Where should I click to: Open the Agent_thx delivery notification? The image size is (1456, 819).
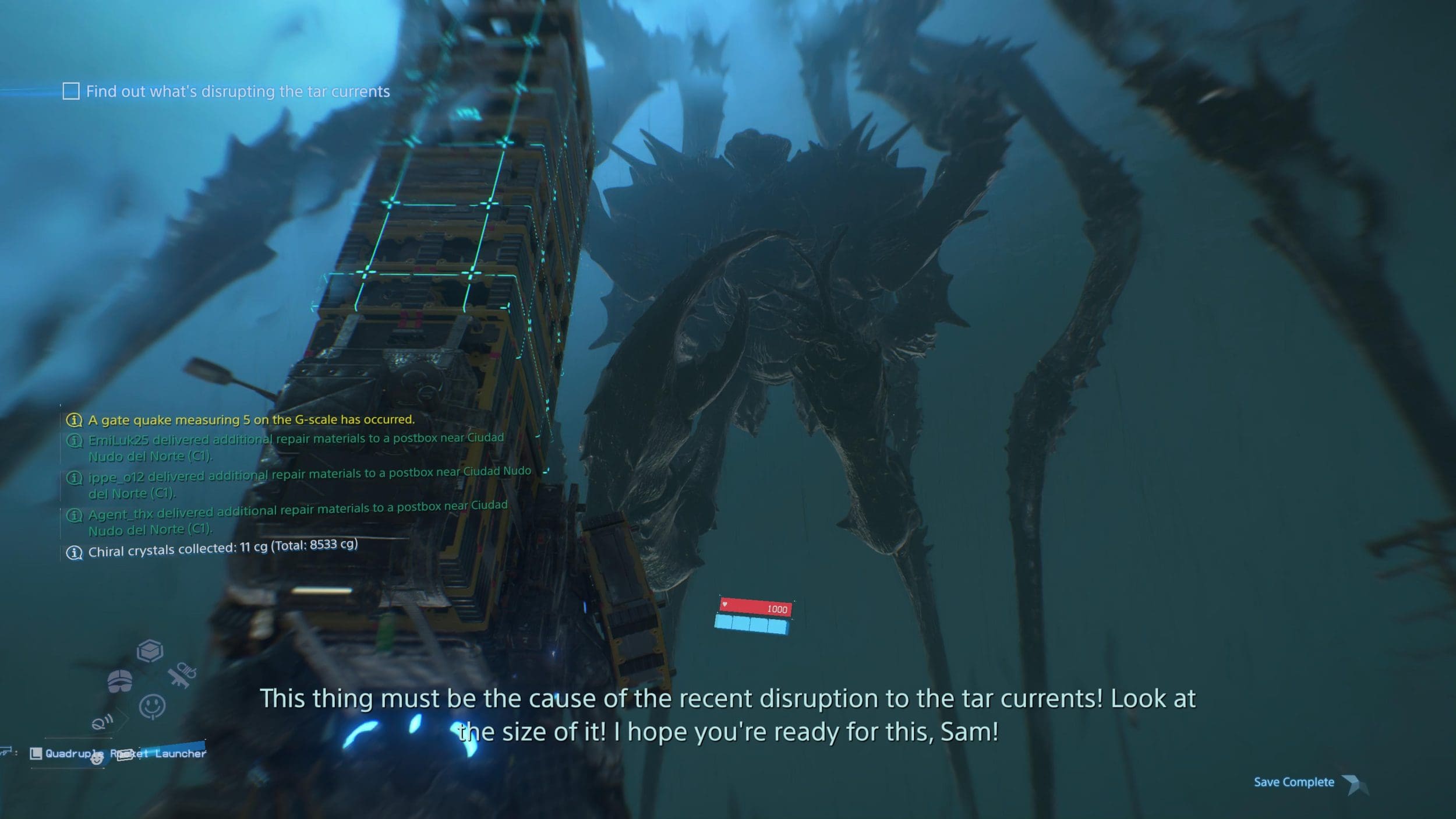297,518
